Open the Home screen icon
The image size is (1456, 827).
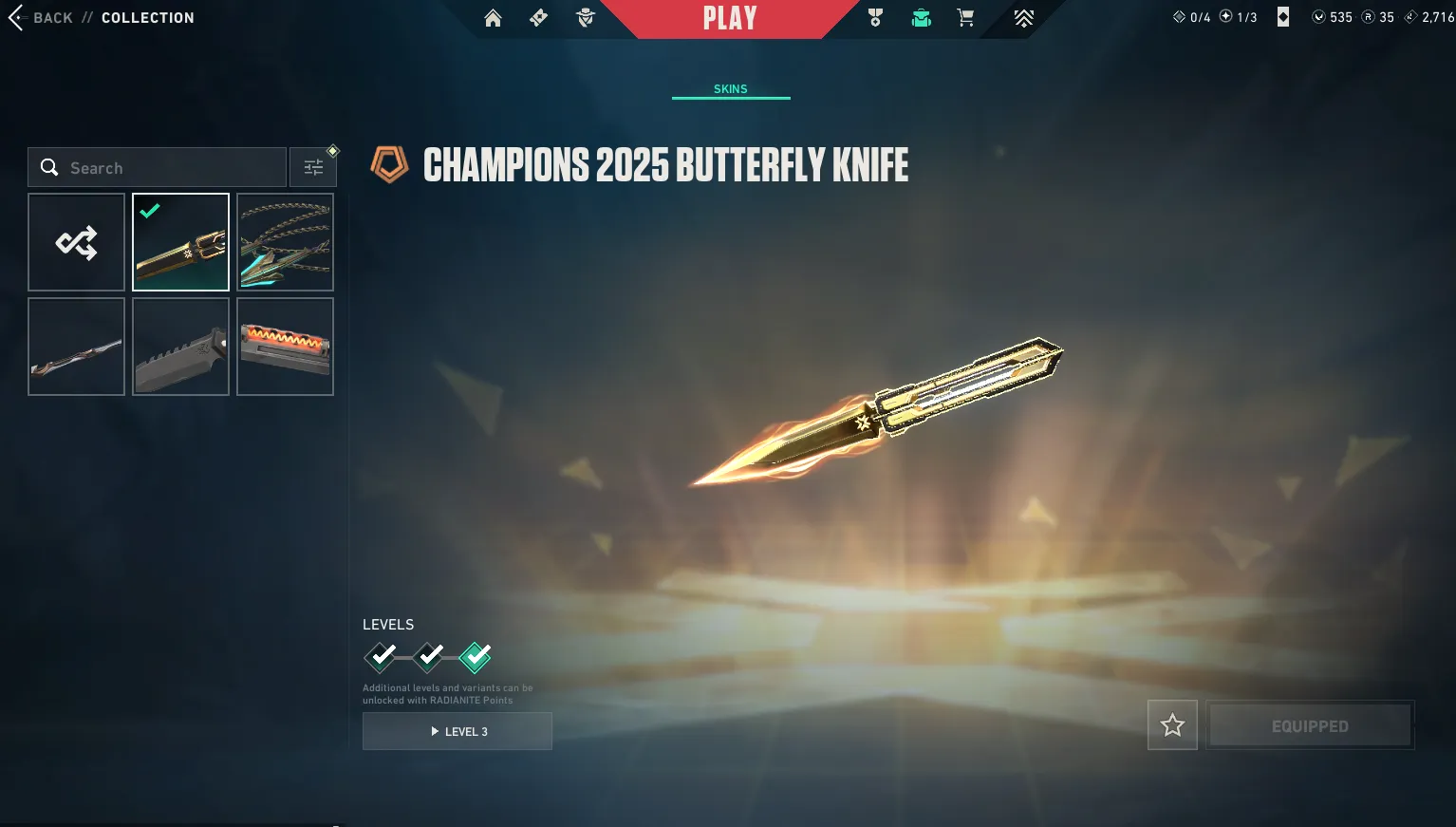pos(493,17)
